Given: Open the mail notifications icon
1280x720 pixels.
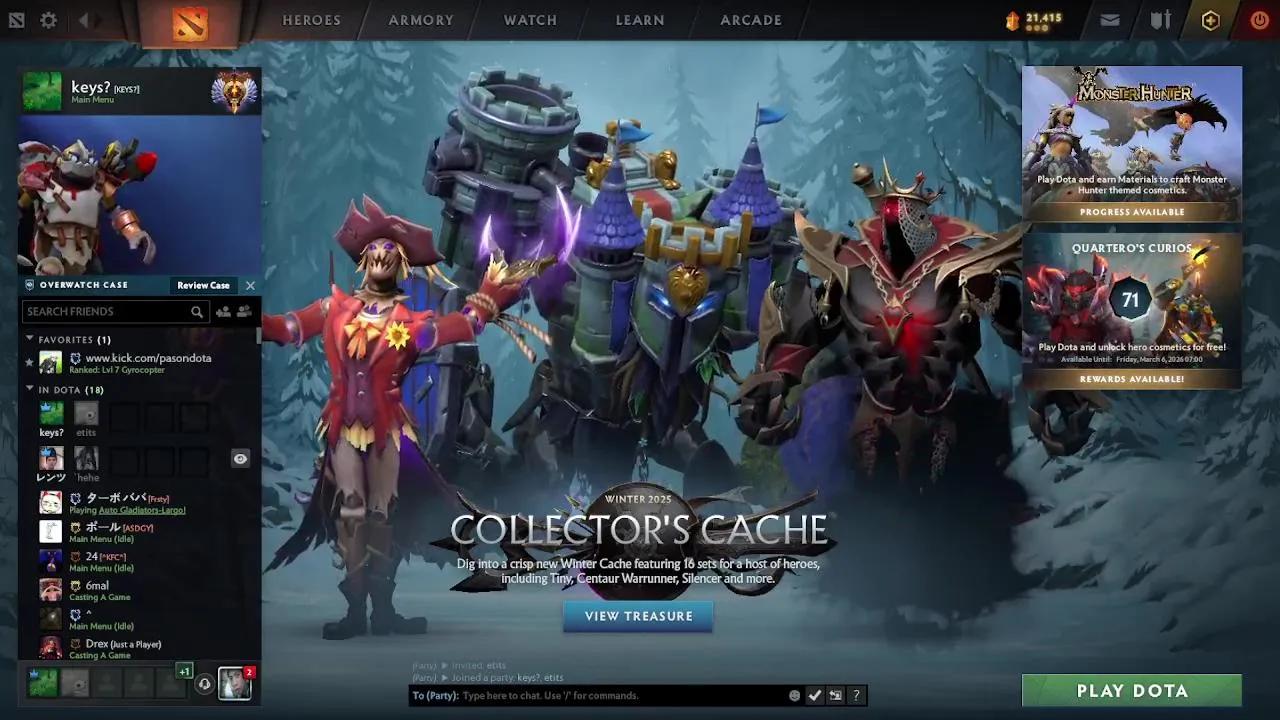Looking at the screenshot, I should point(1110,20).
